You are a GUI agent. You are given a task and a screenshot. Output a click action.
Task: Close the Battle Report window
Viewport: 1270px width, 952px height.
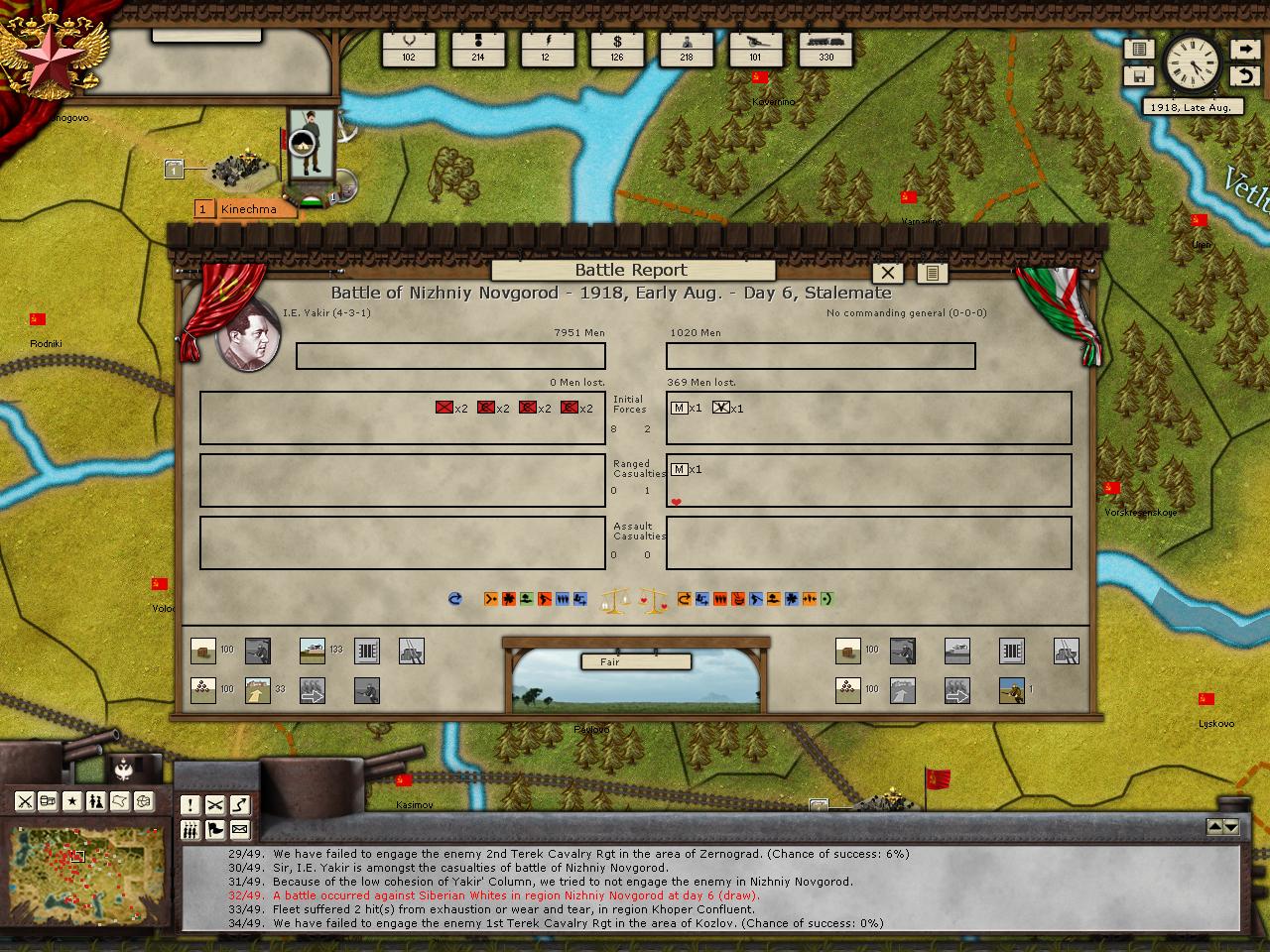888,273
